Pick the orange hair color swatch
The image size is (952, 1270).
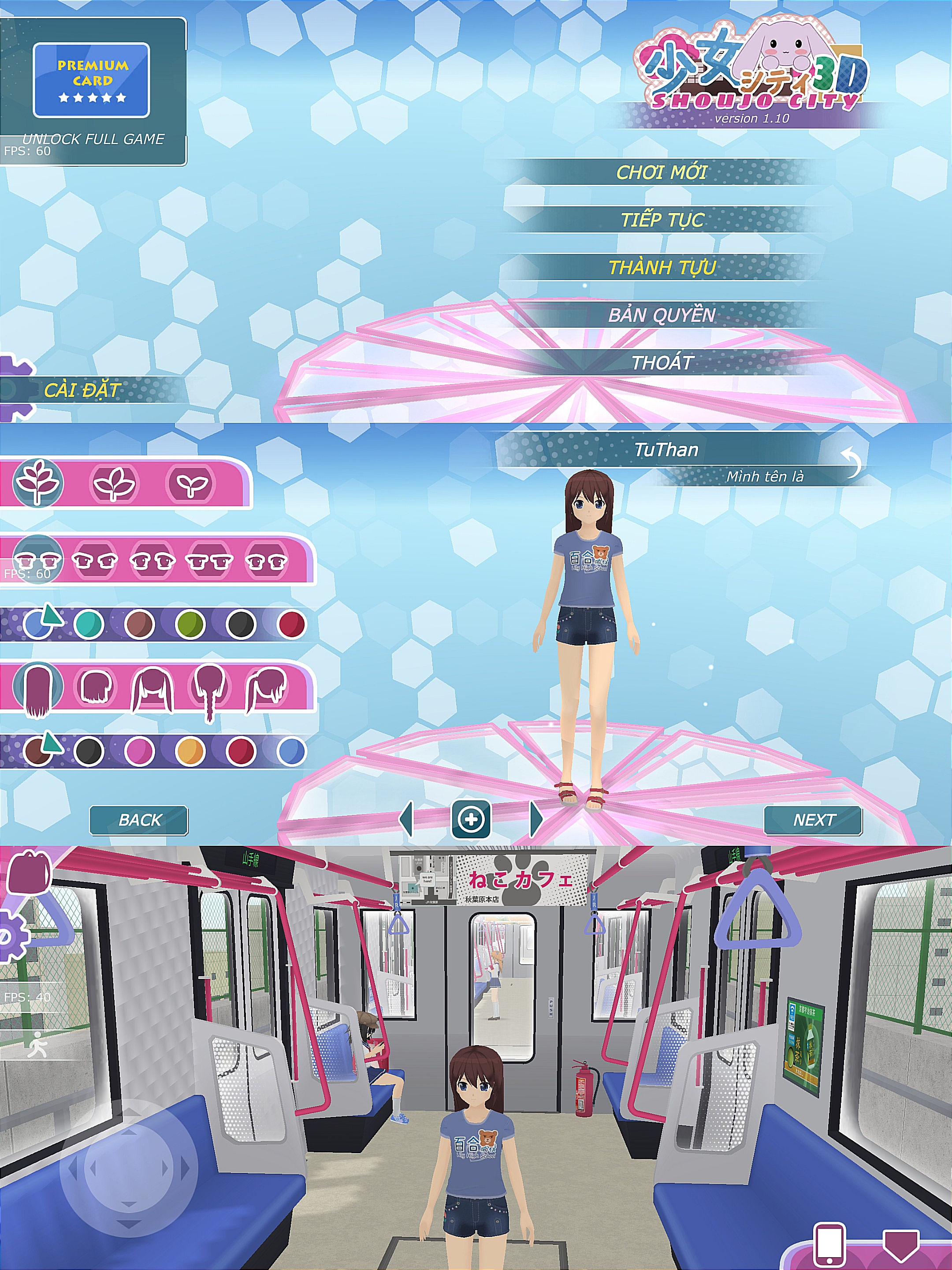pyautogui.click(x=190, y=751)
